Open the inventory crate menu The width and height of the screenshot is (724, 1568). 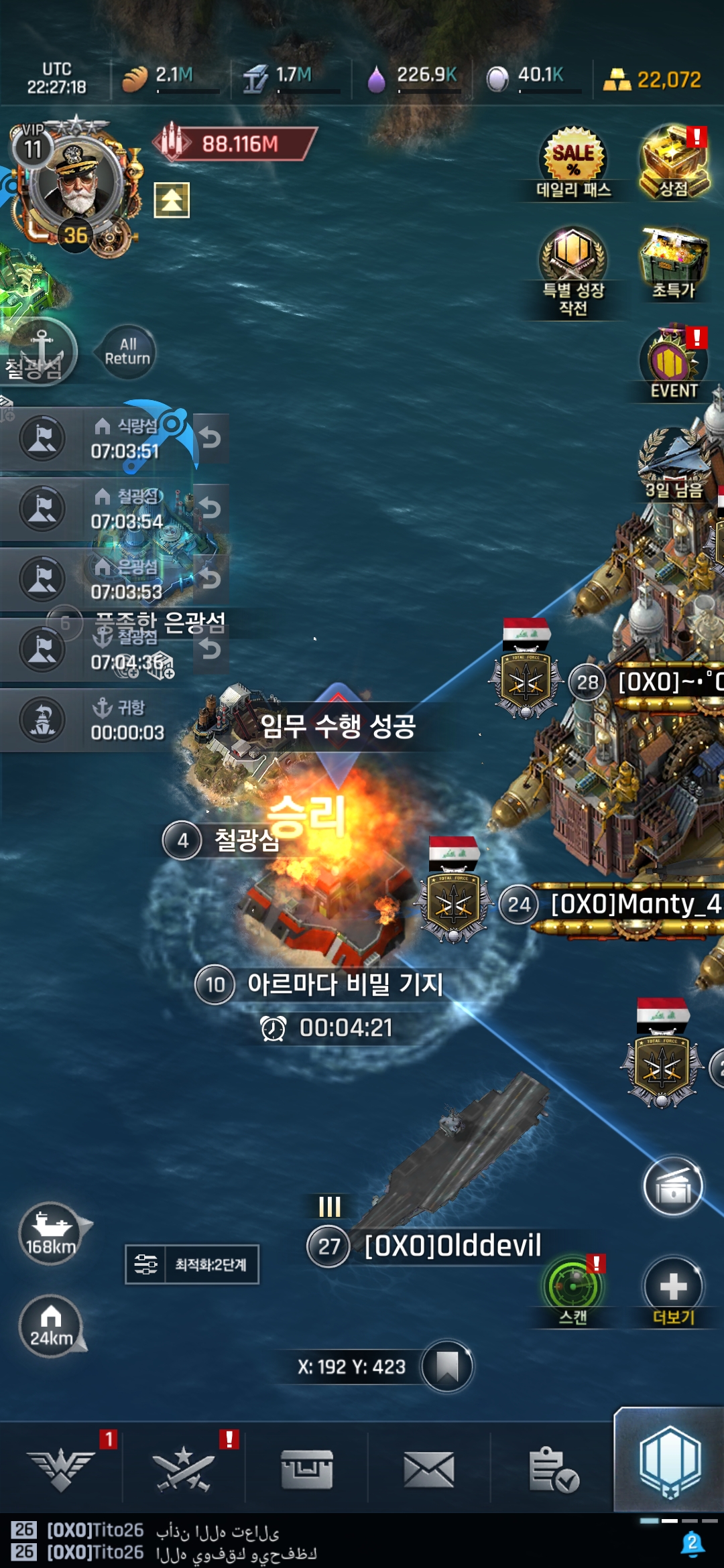tap(307, 1469)
